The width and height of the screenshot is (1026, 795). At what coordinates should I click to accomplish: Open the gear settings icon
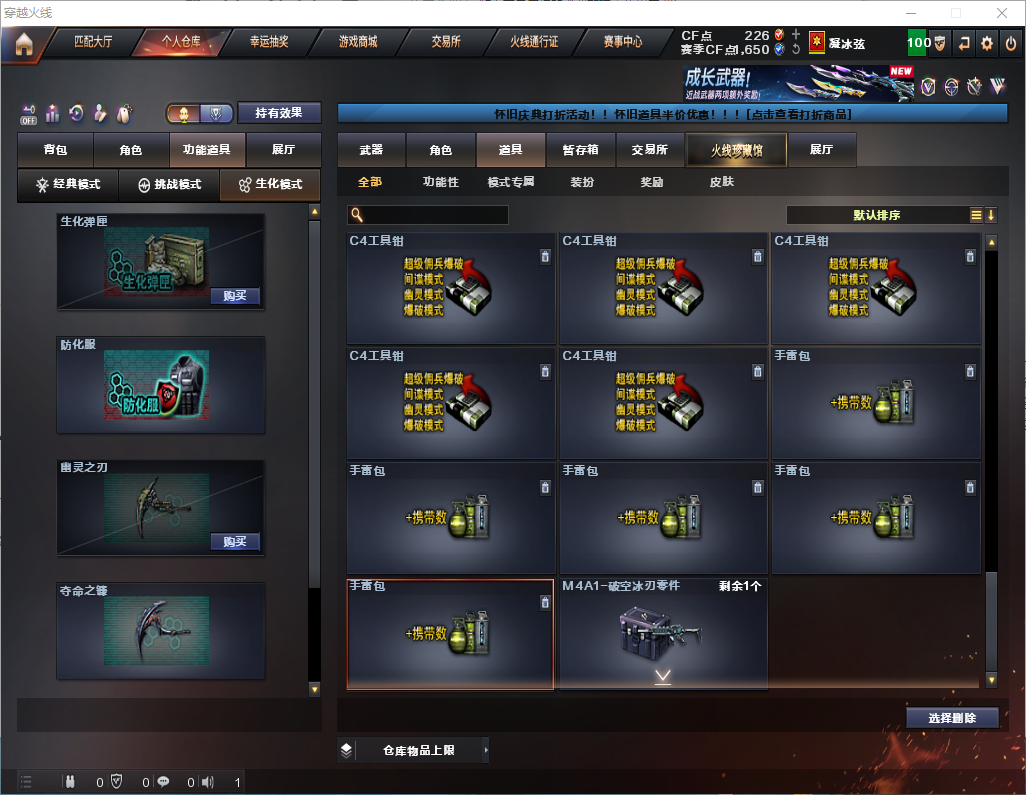[987, 43]
